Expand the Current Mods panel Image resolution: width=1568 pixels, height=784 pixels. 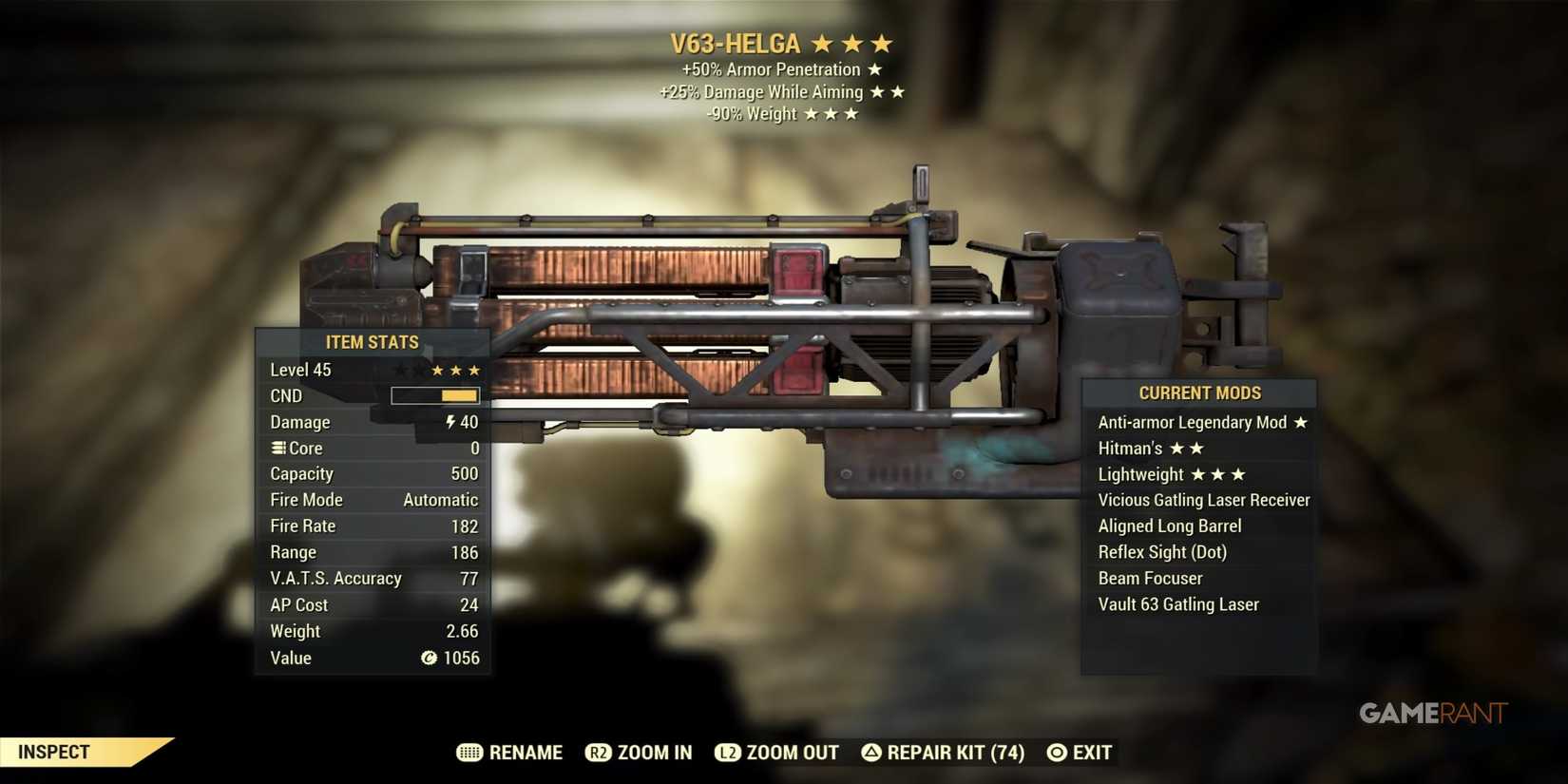tap(1199, 392)
